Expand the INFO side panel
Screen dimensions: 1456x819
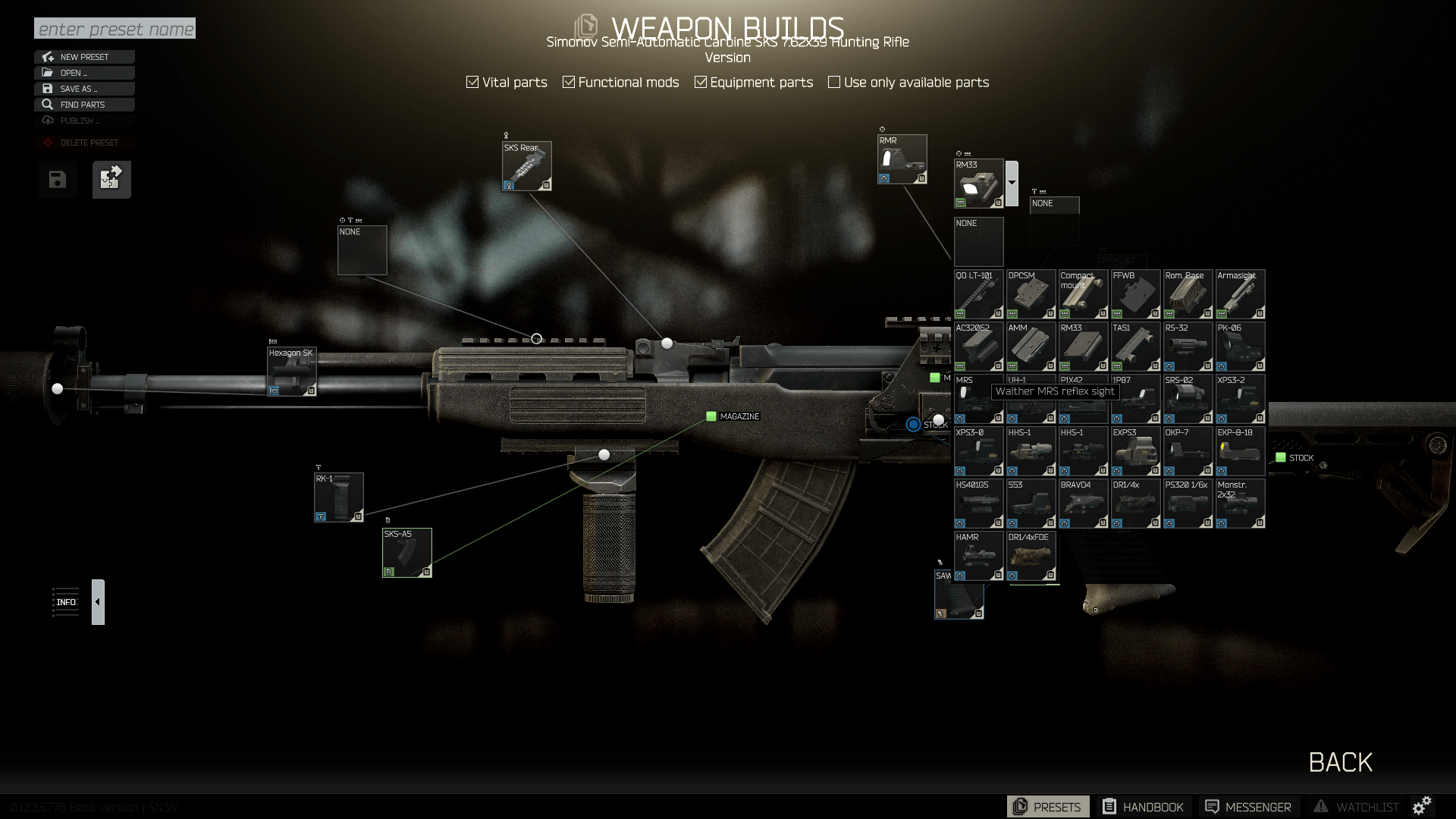pos(98,602)
